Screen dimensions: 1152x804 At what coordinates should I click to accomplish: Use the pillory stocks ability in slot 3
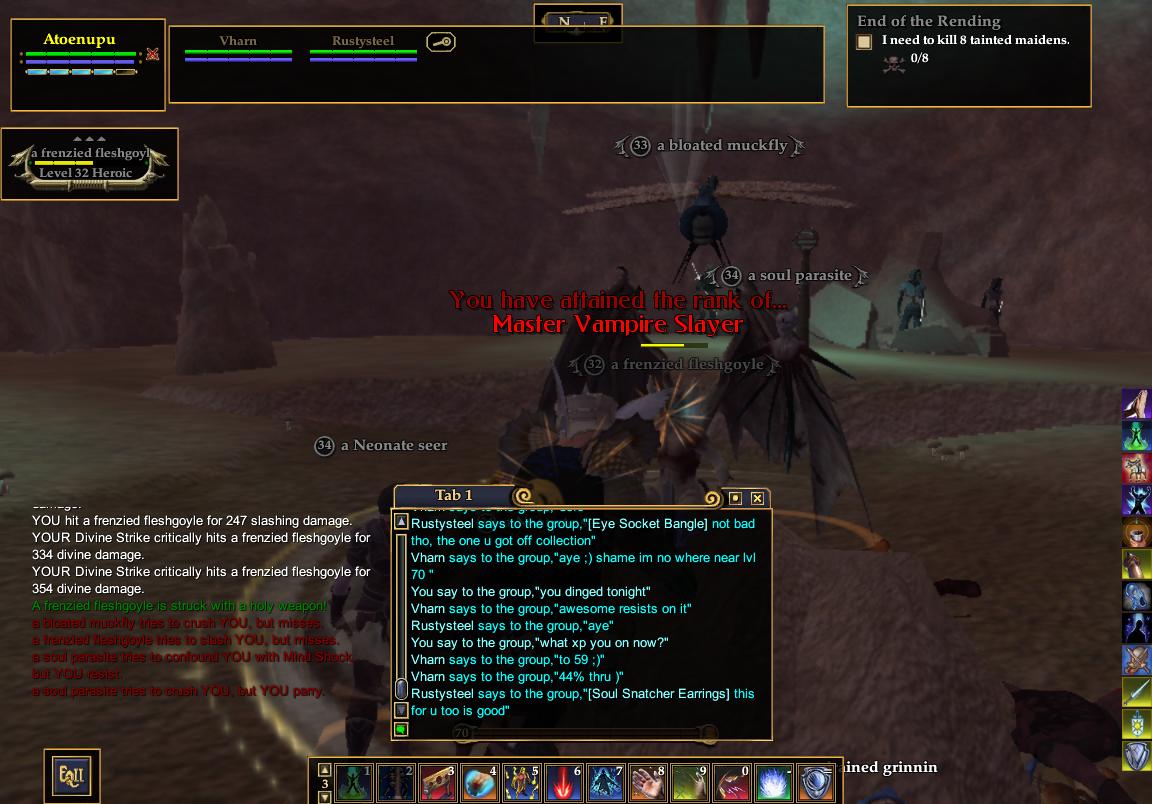(x=437, y=783)
